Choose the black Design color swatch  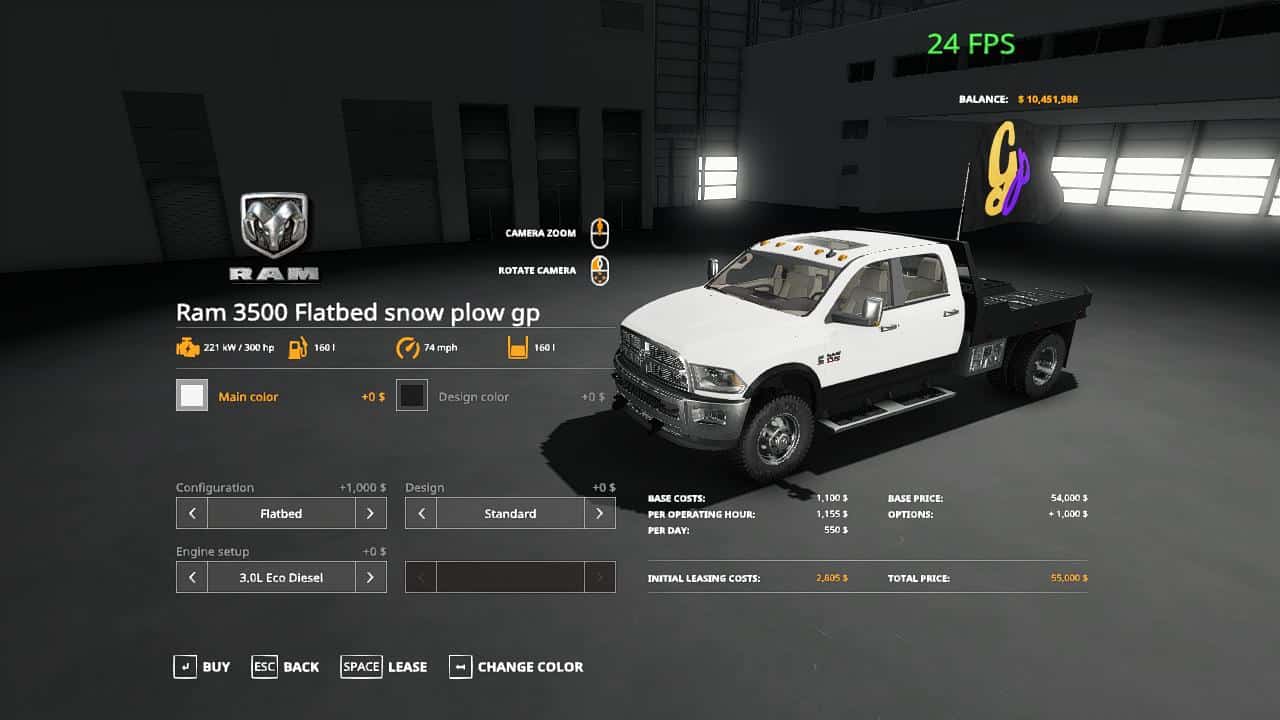(412, 395)
